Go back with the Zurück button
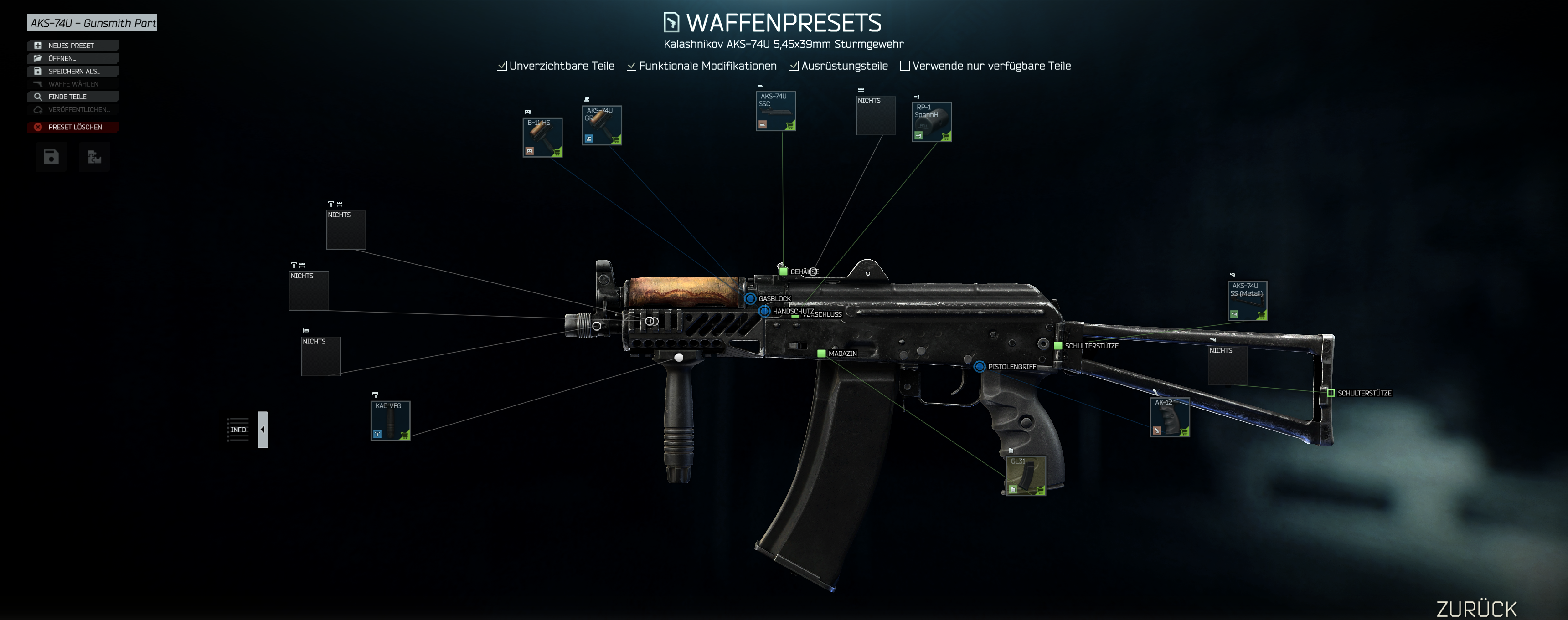 [1476, 609]
